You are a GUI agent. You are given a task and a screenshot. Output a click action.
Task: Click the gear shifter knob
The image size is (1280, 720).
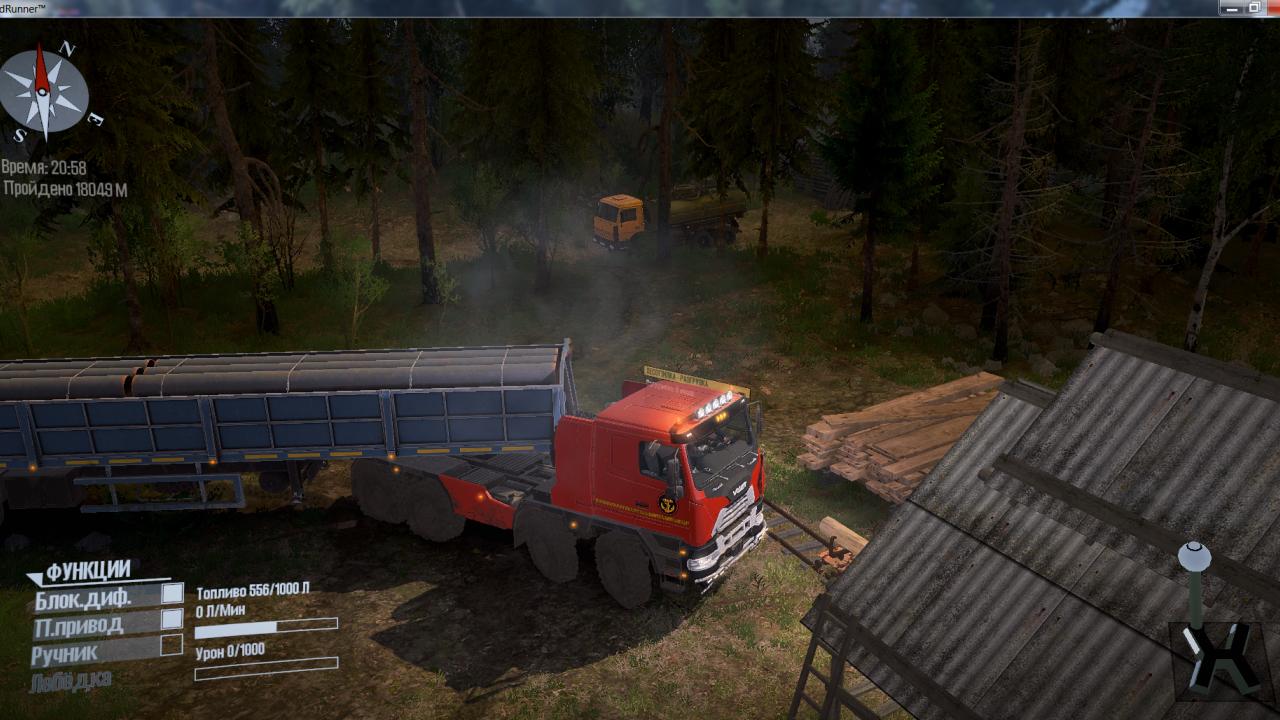1193,556
